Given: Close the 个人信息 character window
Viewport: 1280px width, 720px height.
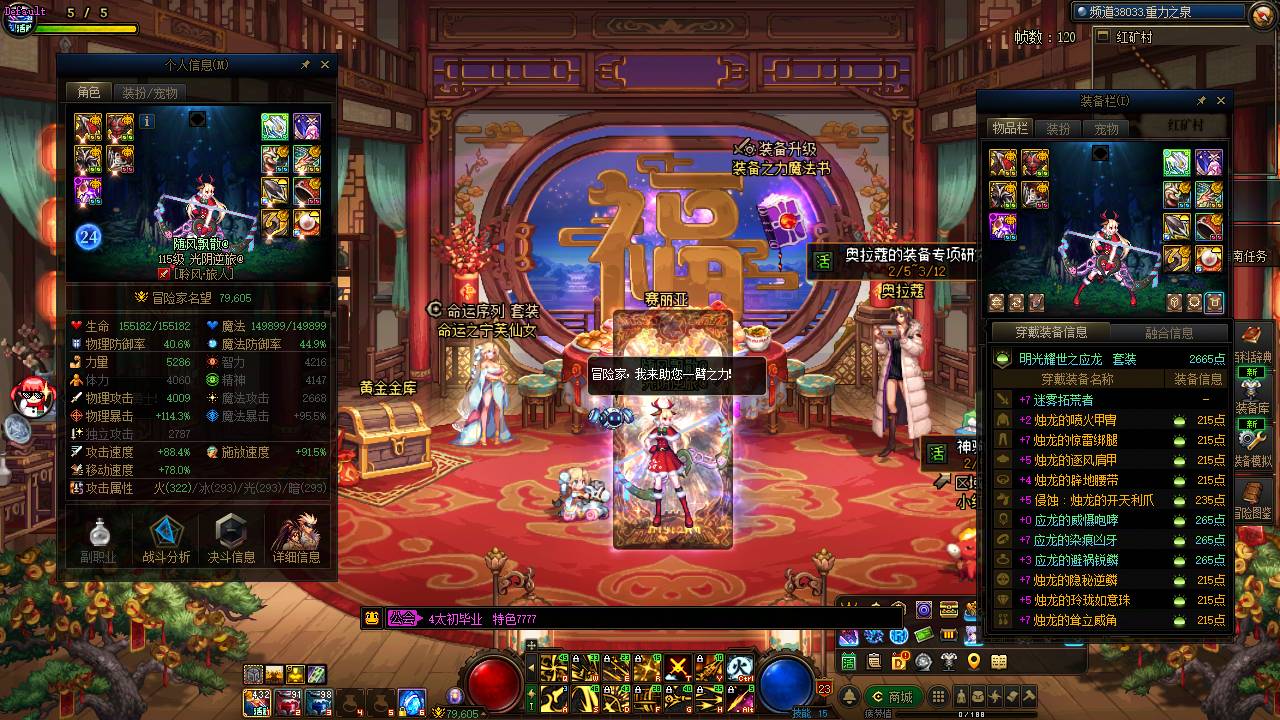Looking at the screenshot, I should (x=325, y=65).
